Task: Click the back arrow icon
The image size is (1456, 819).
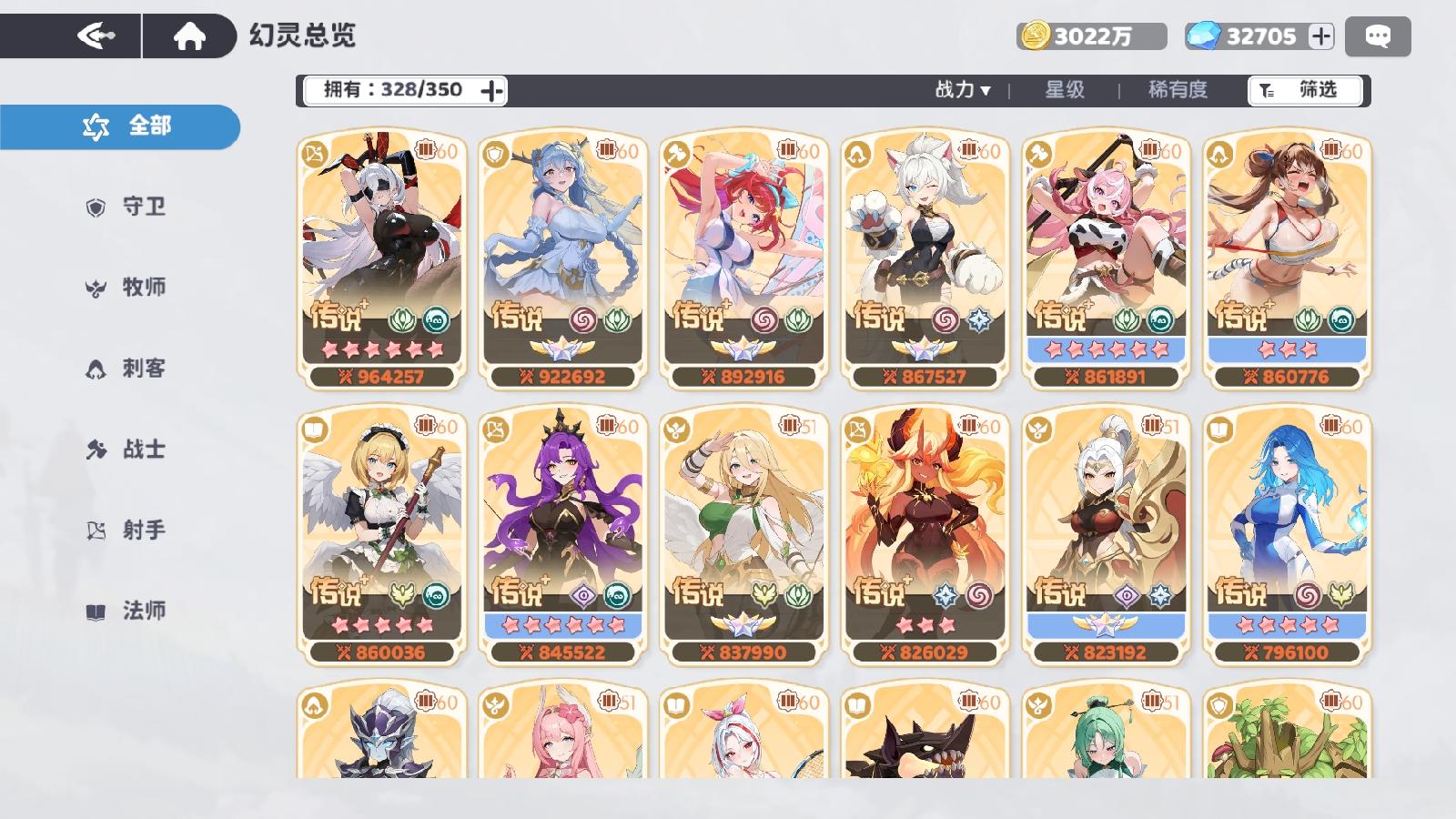Action: tap(96, 34)
